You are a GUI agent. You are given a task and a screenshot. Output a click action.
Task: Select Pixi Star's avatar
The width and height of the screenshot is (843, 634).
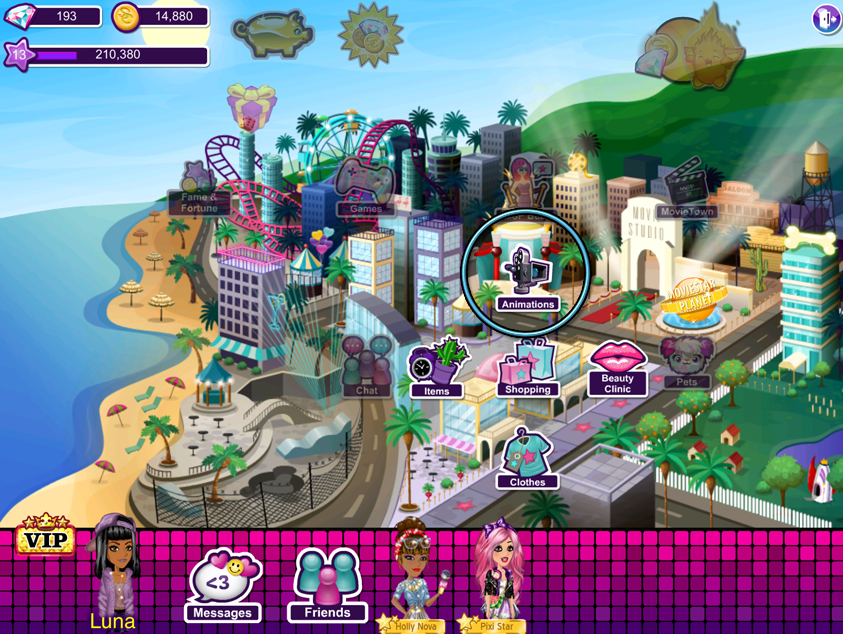(496, 575)
